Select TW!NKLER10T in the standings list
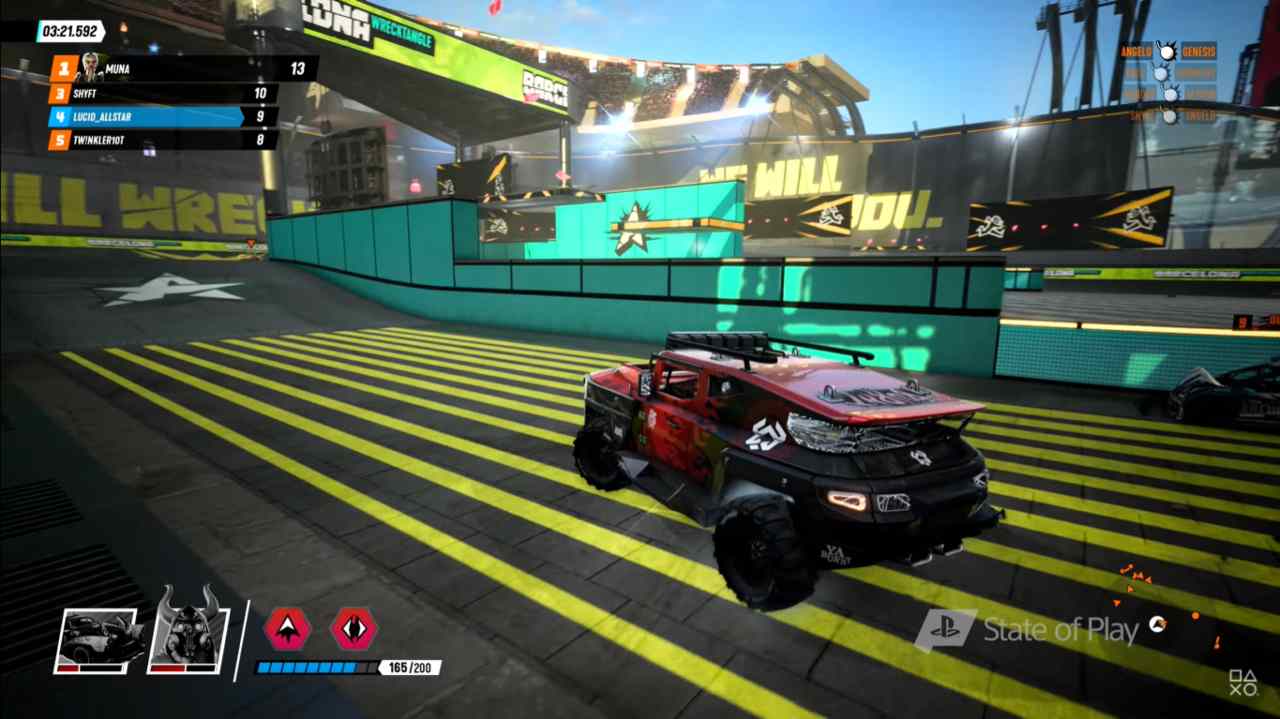The image size is (1280, 719). tap(163, 140)
